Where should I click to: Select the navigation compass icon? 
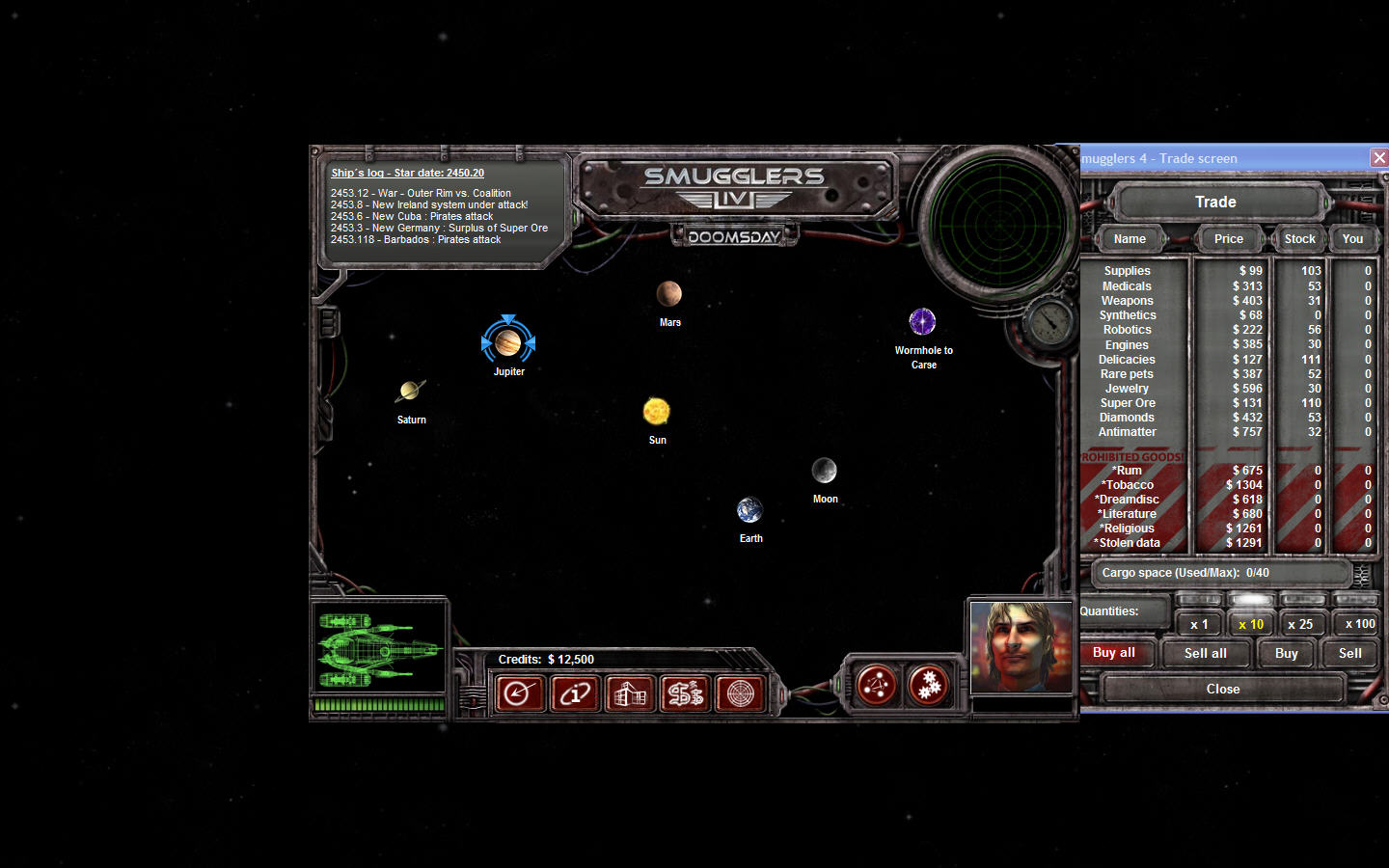[520, 693]
